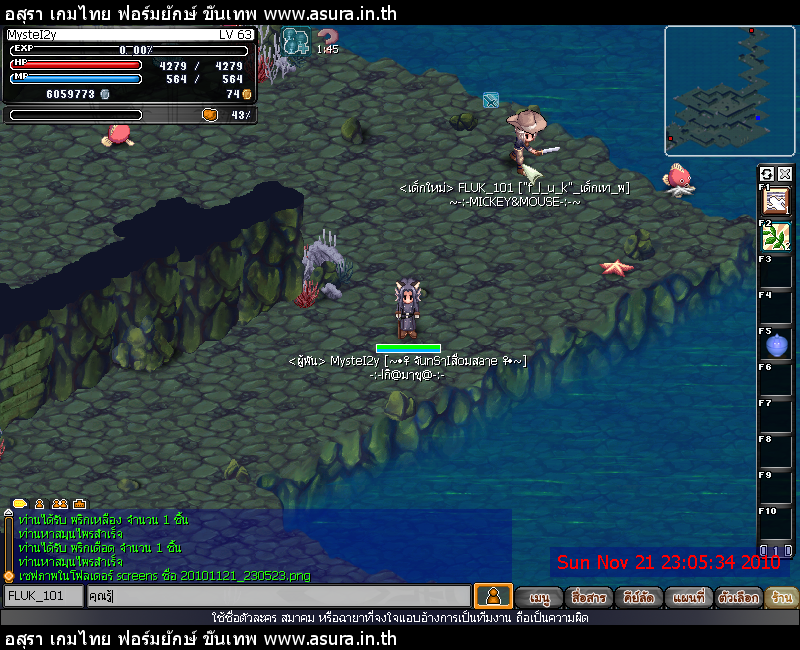The image size is (800, 650).
Task: Select the yellow speech bubble chat icon
Action: [19, 503]
